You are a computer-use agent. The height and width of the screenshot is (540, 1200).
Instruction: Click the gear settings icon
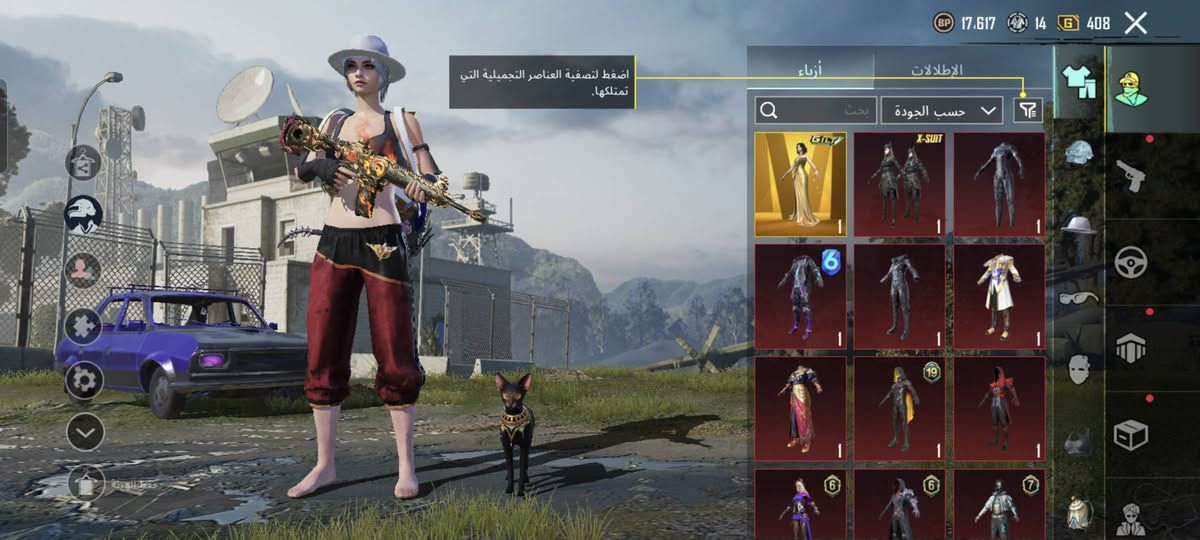[84, 380]
